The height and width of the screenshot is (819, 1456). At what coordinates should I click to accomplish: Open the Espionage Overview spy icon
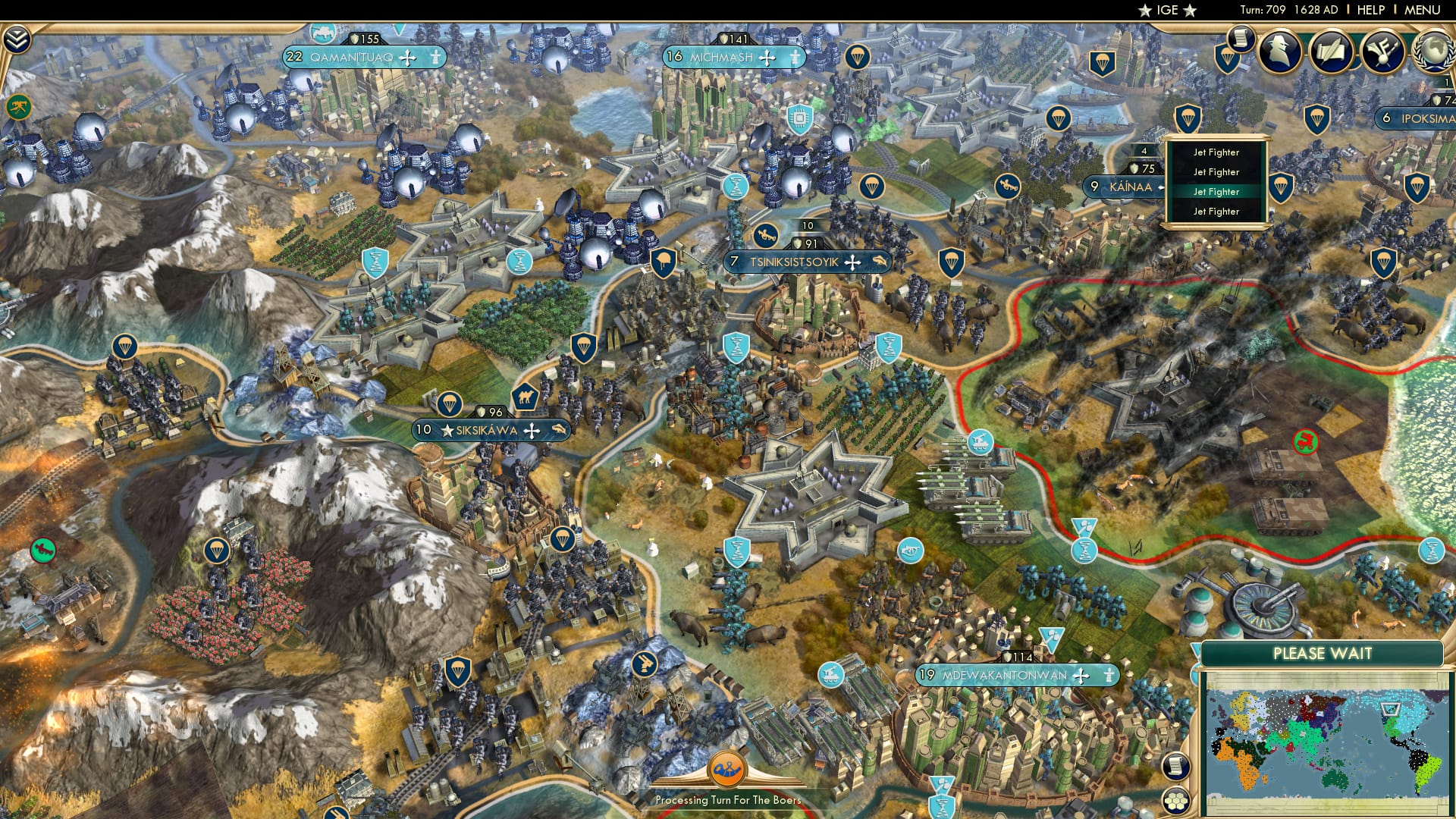pos(1279,52)
